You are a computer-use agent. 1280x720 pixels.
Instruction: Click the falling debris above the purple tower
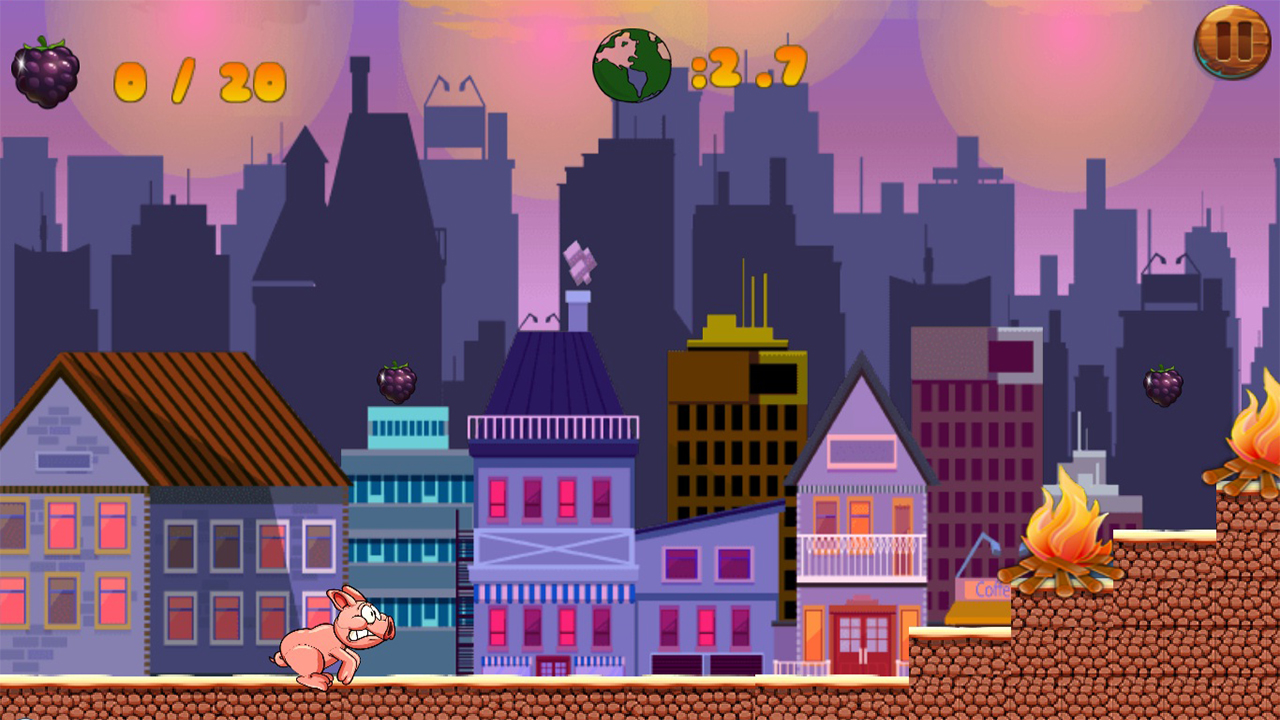pos(581,263)
